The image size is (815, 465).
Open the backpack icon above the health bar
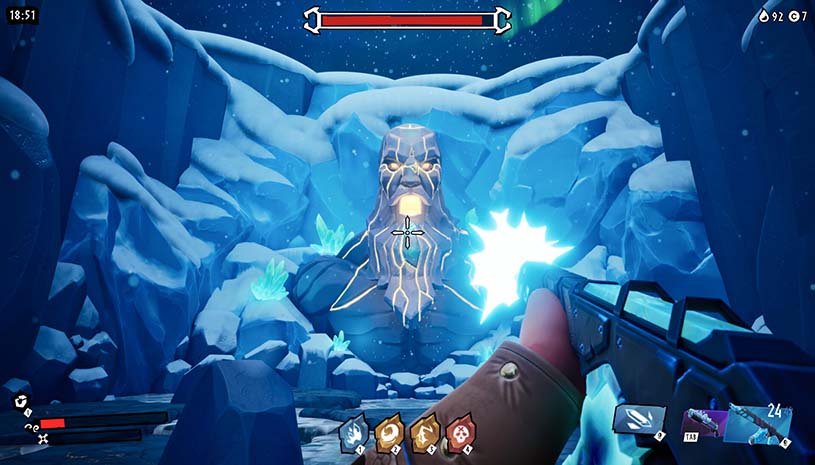[19, 401]
